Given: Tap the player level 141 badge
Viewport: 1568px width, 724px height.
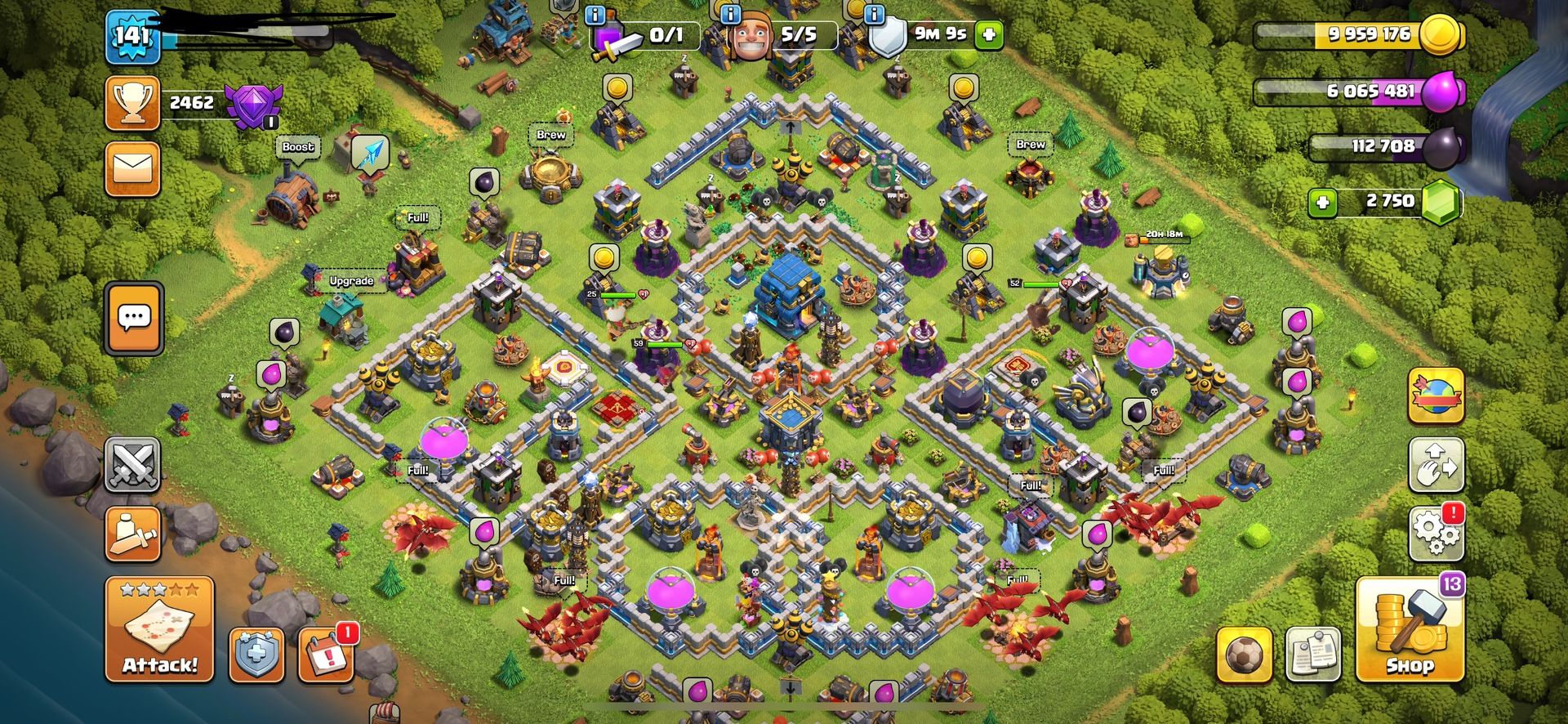Looking at the screenshot, I should point(132,37).
